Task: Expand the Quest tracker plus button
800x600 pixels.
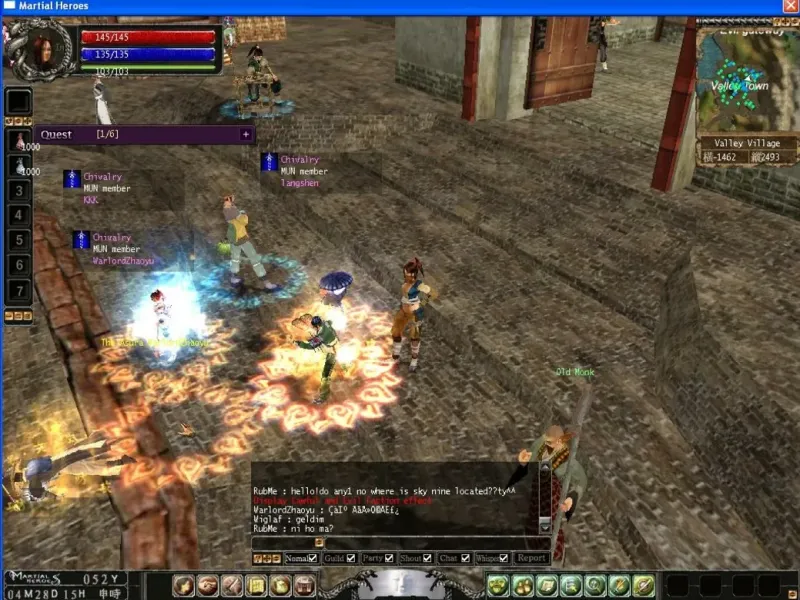Action: point(246,134)
